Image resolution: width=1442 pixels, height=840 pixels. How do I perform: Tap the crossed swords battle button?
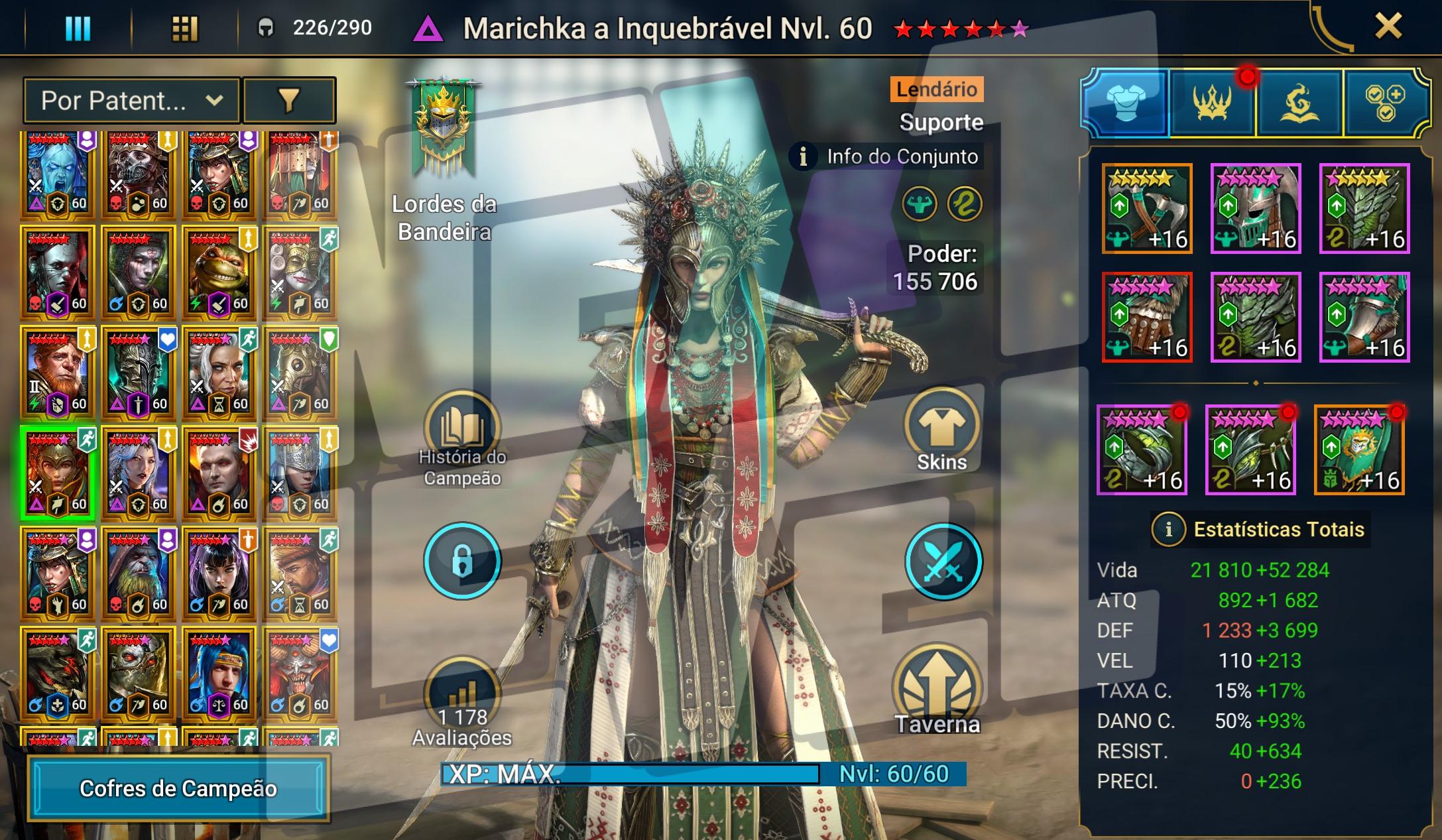coord(943,561)
